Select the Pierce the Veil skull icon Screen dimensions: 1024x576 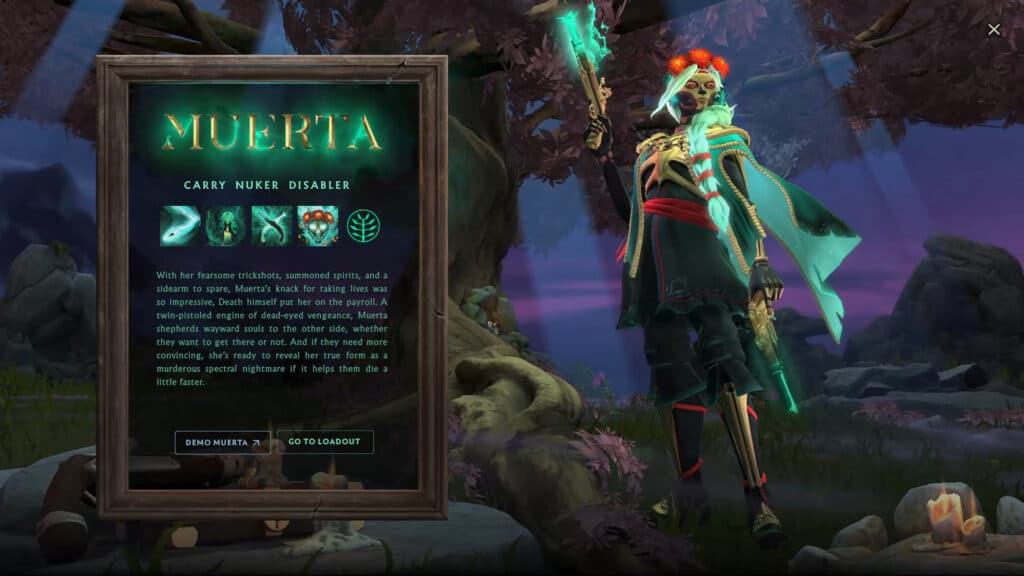pyautogui.click(x=318, y=225)
